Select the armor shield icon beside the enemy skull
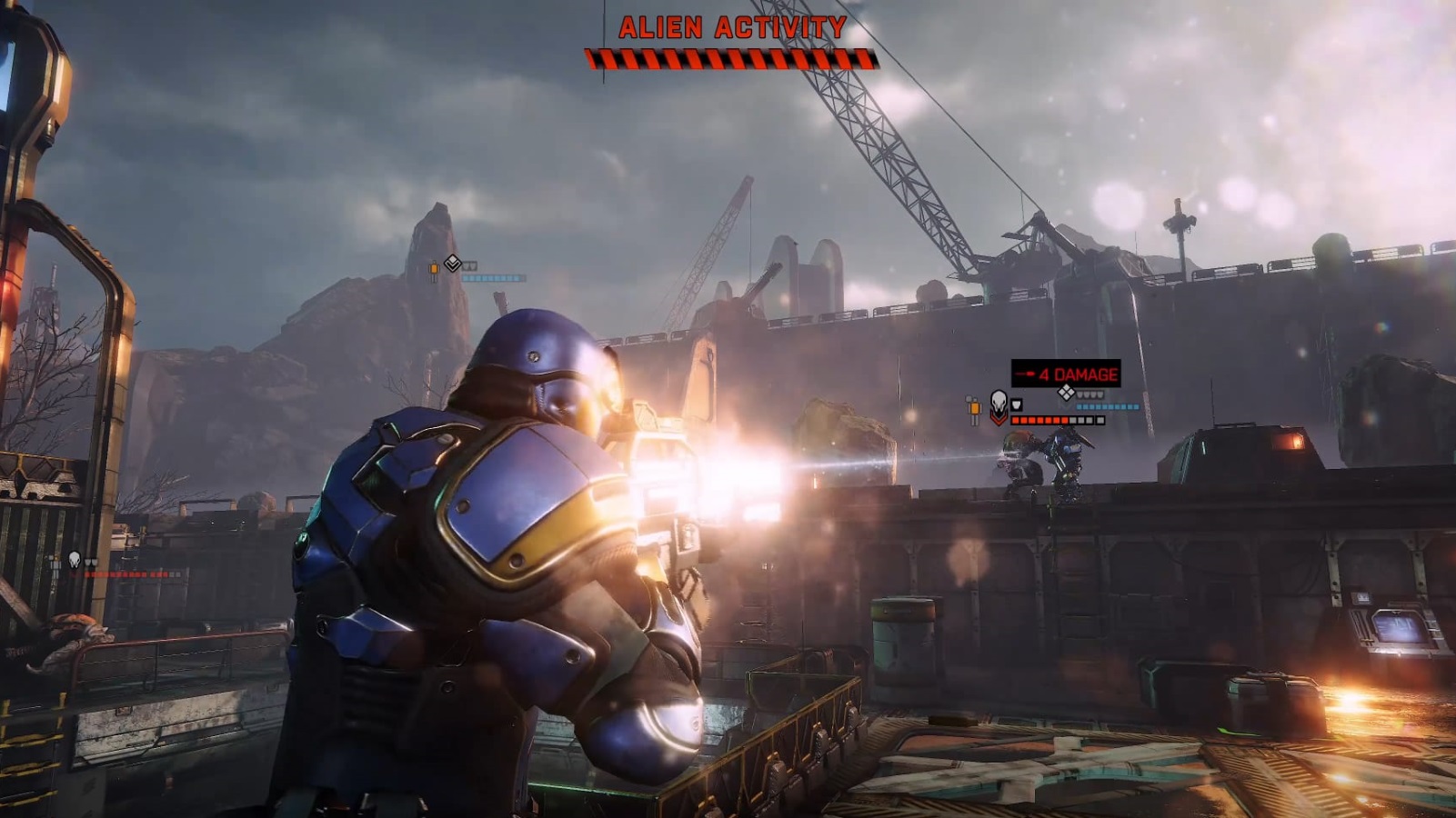The width and height of the screenshot is (1456, 818). click(1017, 404)
